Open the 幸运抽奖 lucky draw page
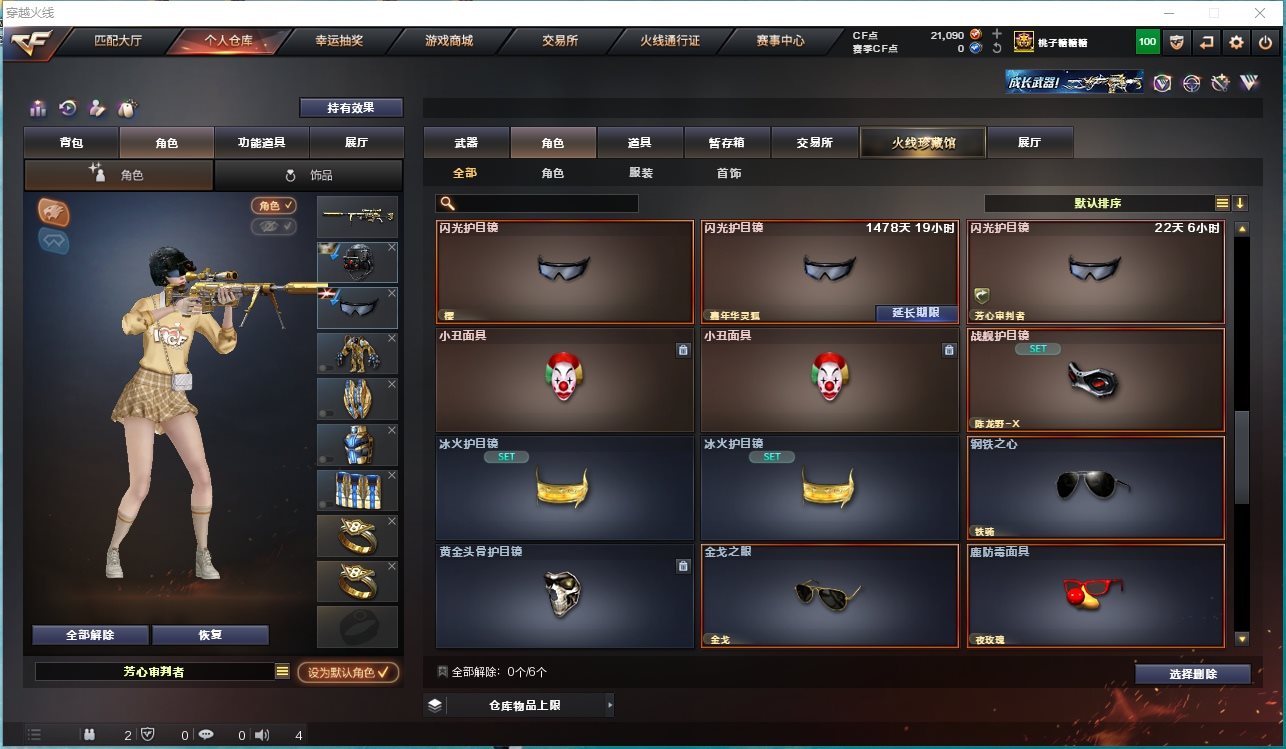Viewport: 1286px width, 749px height. pyautogui.click(x=339, y=41)
